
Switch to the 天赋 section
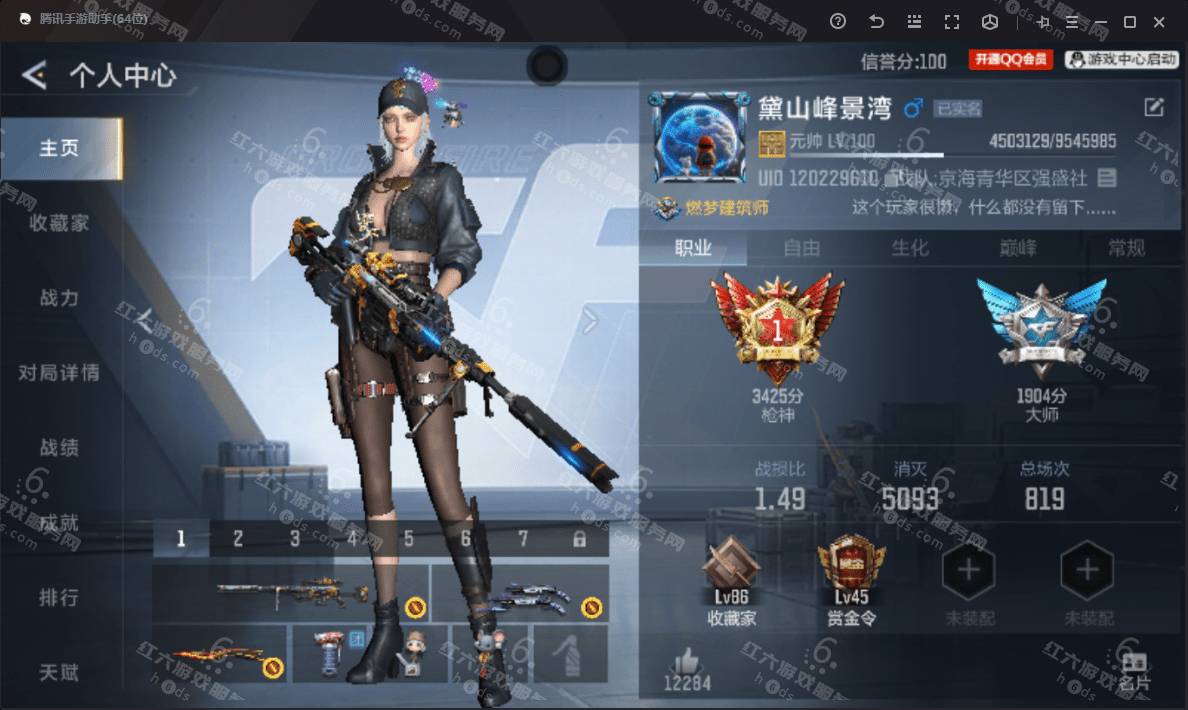[59, 672]
